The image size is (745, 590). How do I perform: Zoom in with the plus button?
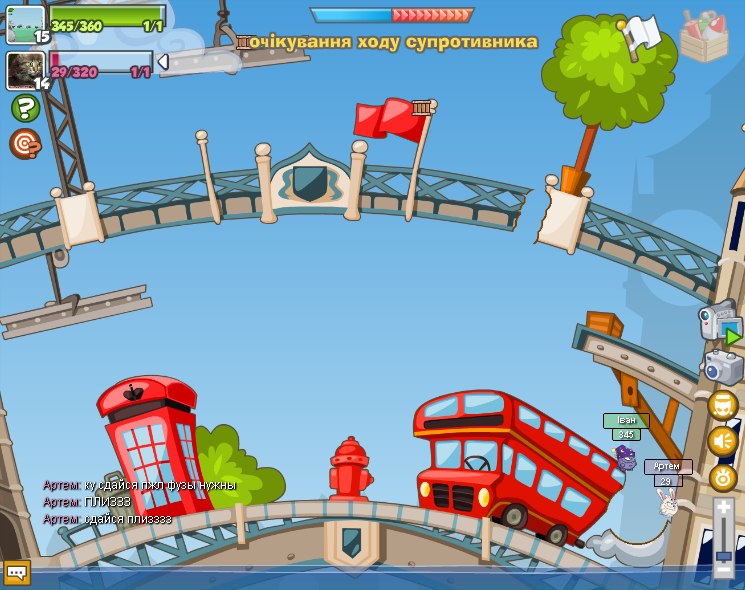[x=723, y=509]
